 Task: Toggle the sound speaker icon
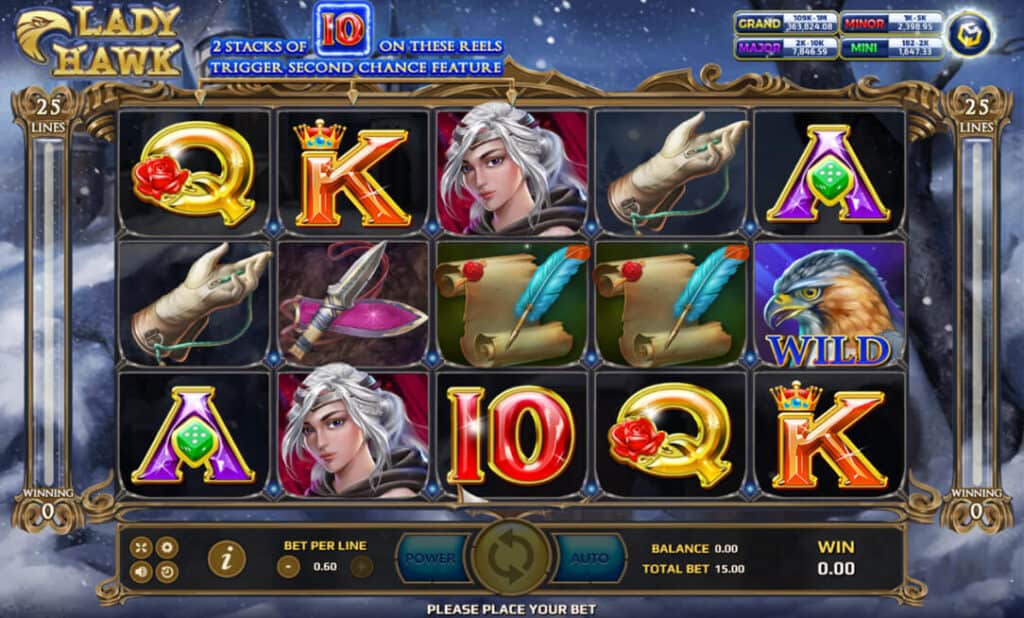[x=141, y=573]
